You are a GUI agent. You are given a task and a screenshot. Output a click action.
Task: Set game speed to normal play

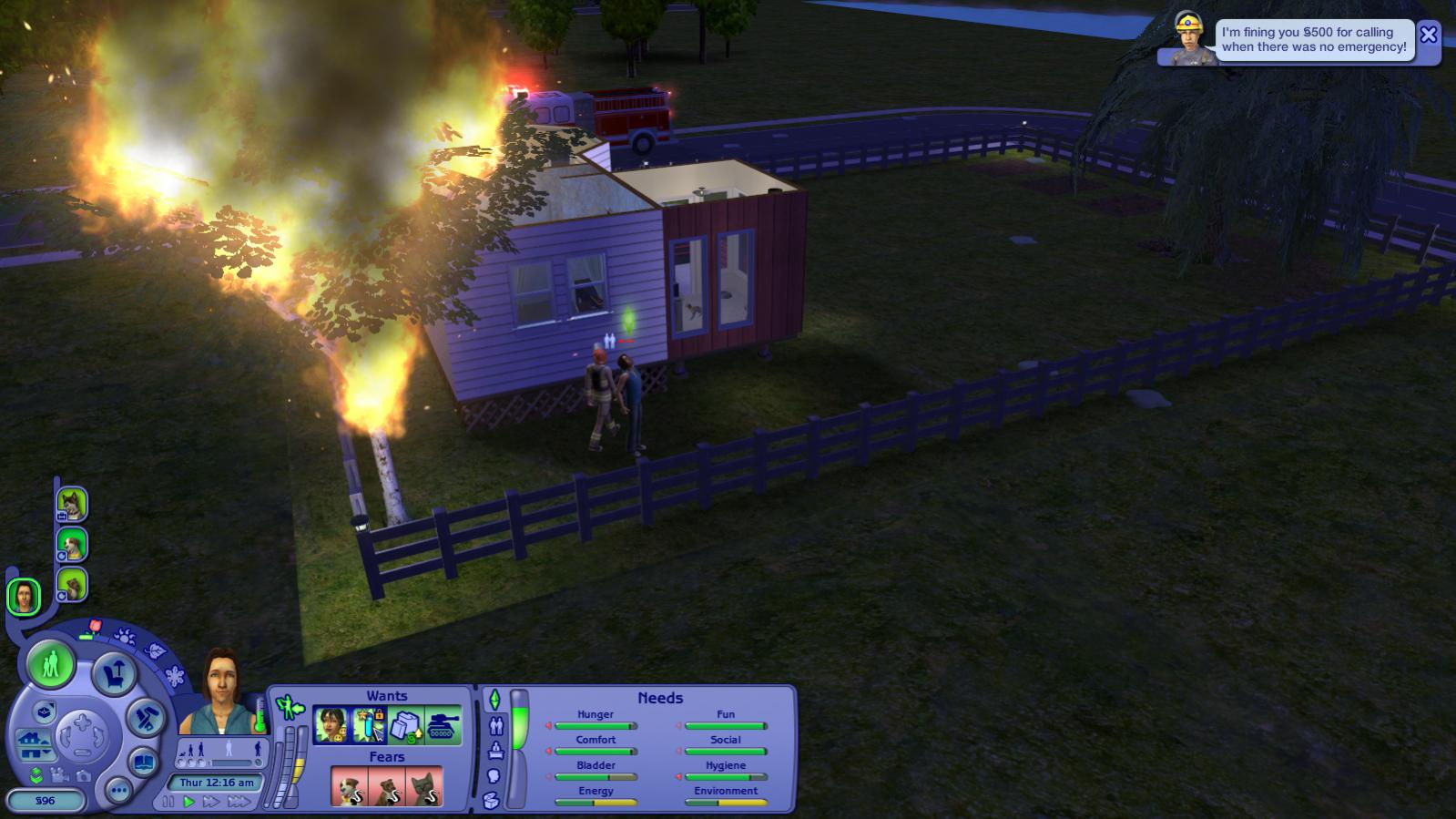click(188, 802)
